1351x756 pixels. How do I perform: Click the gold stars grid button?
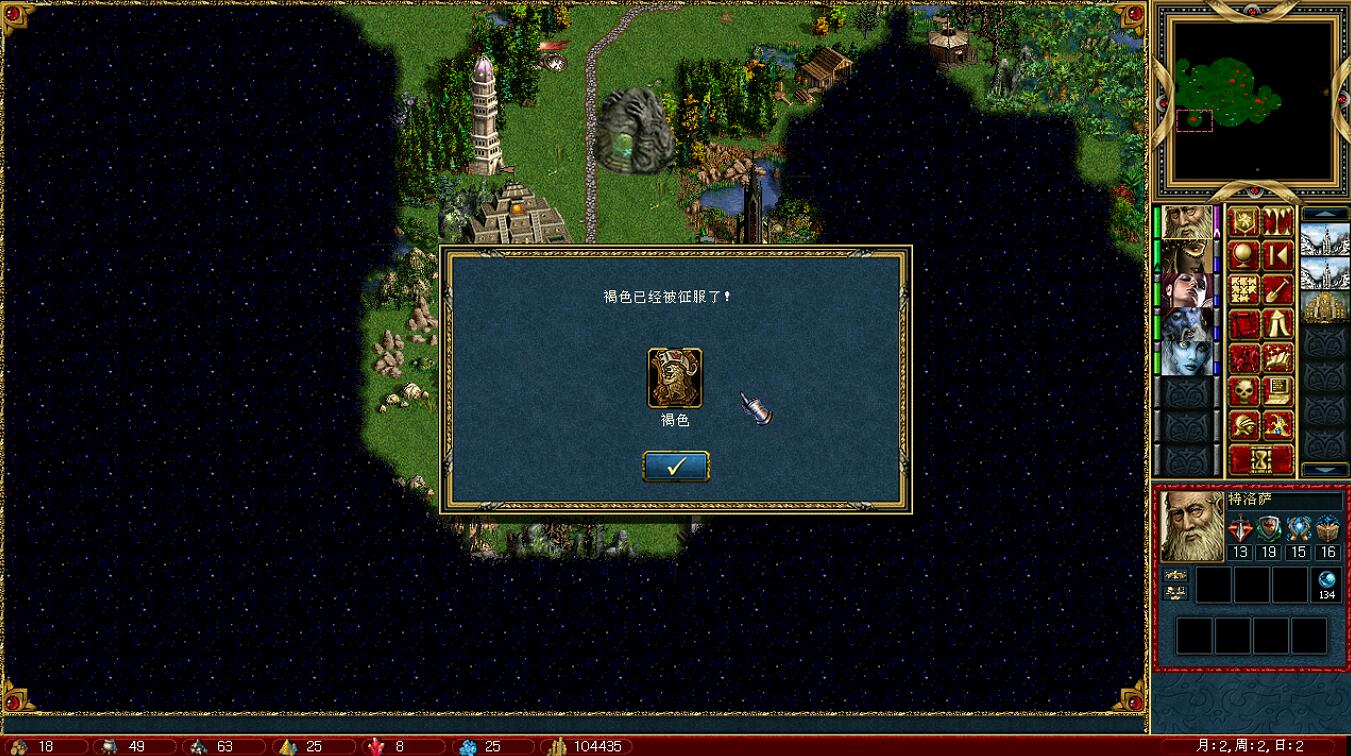tap(1244, 290)
